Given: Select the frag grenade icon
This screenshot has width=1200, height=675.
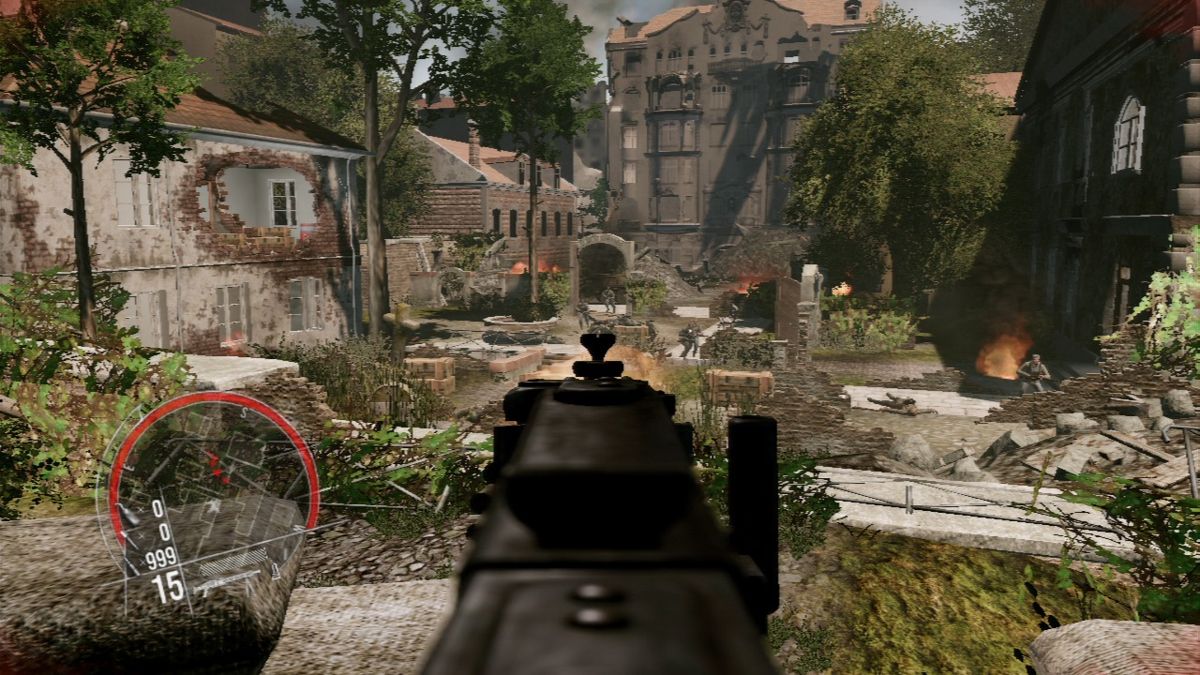Looking at the screenshot, I should pyautogui.click(x=127, y=515).
